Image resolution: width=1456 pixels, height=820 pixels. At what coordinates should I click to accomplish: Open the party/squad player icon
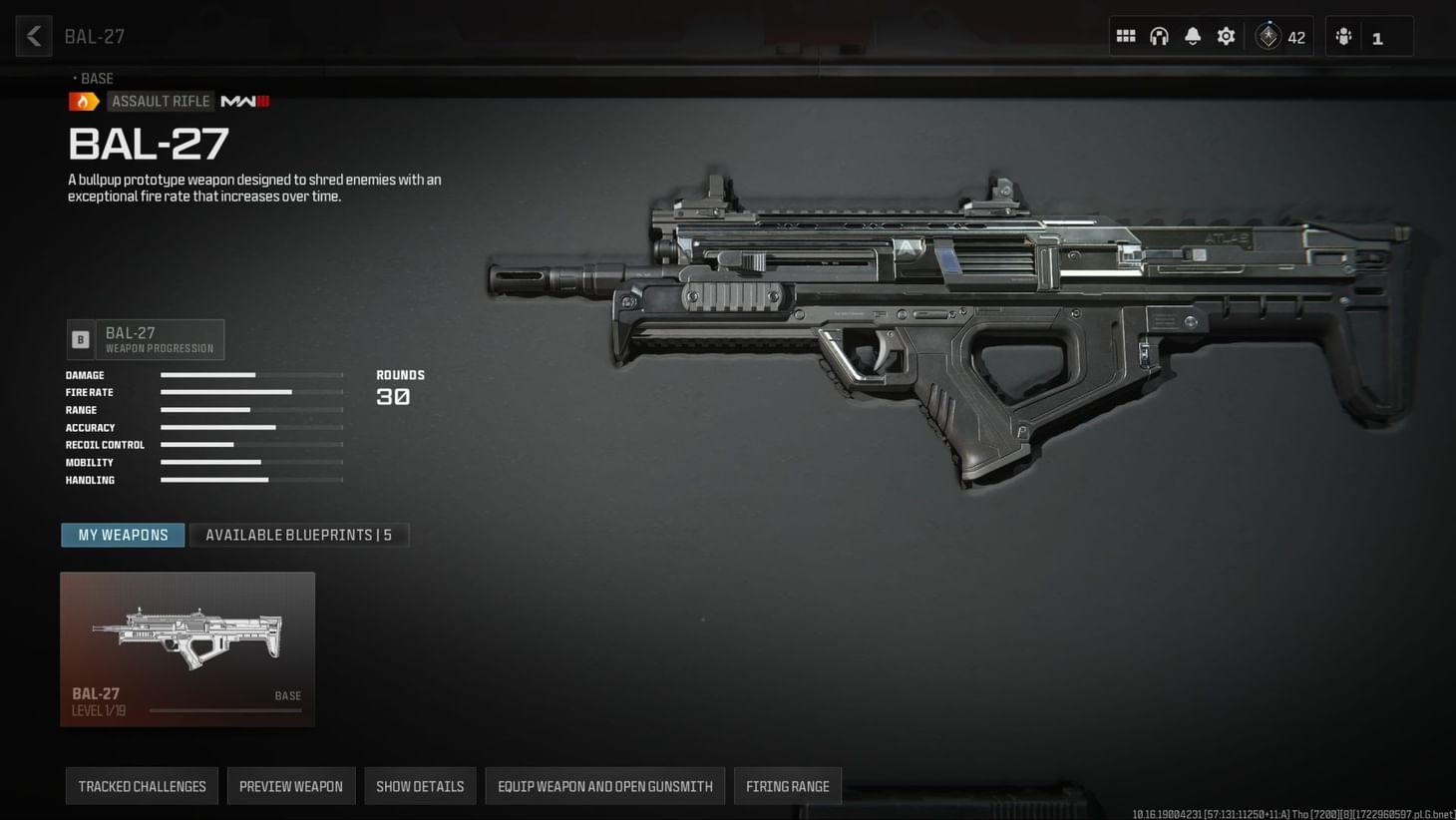(x=1343, y=36)
